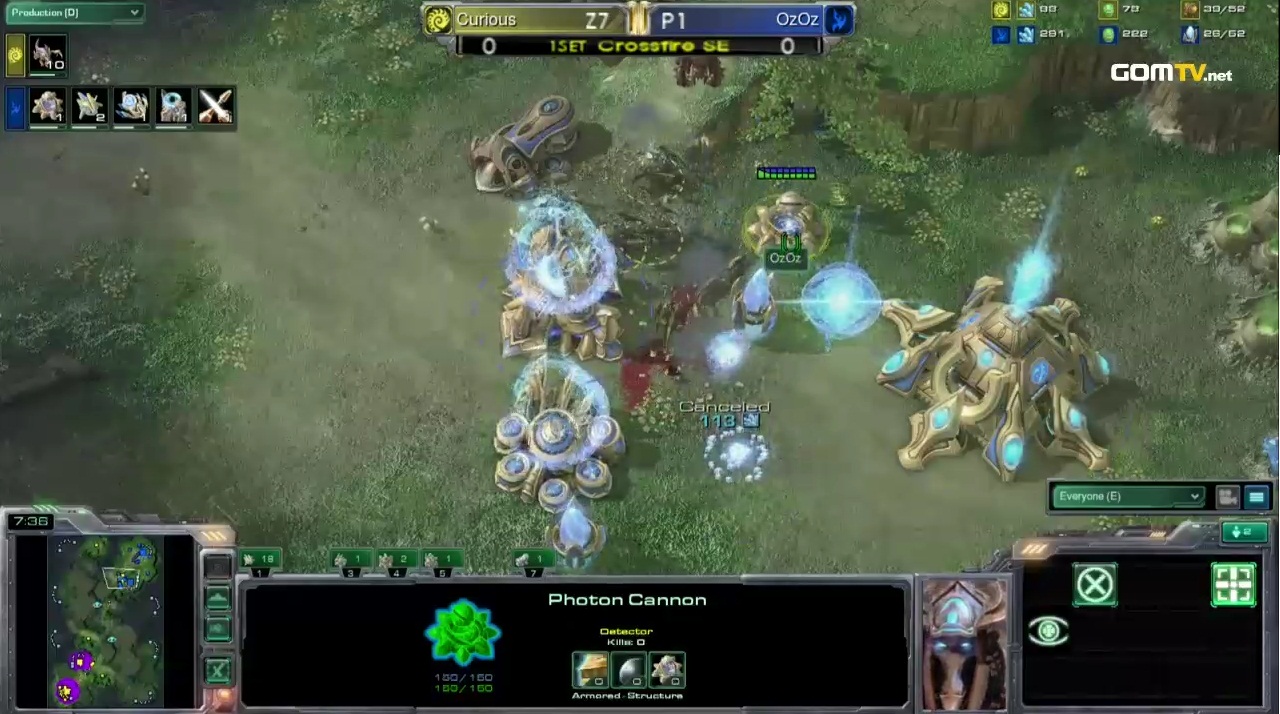
Task: Select control group 4 with 2 units
Action: [x=395, y=560]
